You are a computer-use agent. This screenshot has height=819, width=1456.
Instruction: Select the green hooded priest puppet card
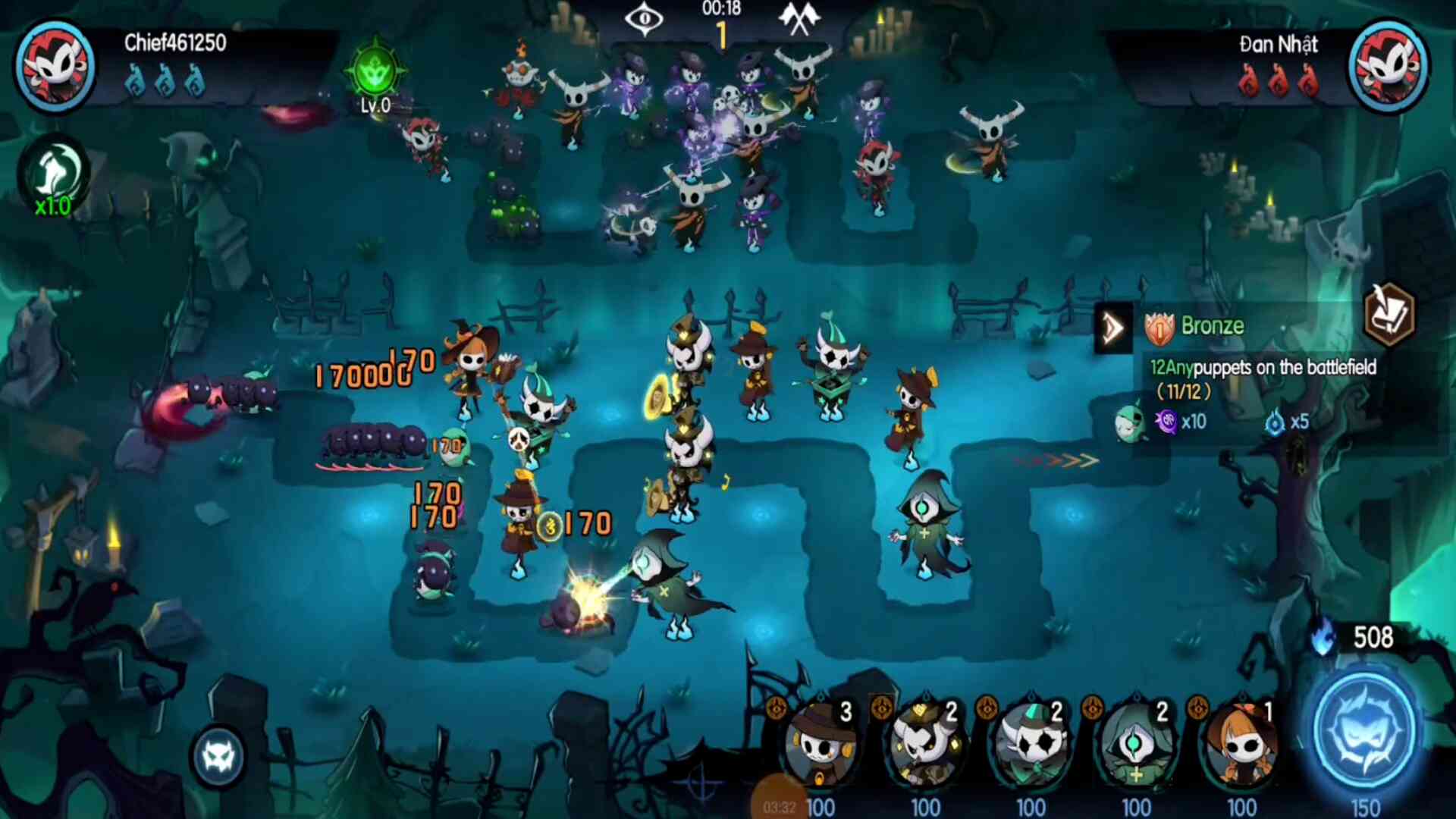pos(1136,745)
